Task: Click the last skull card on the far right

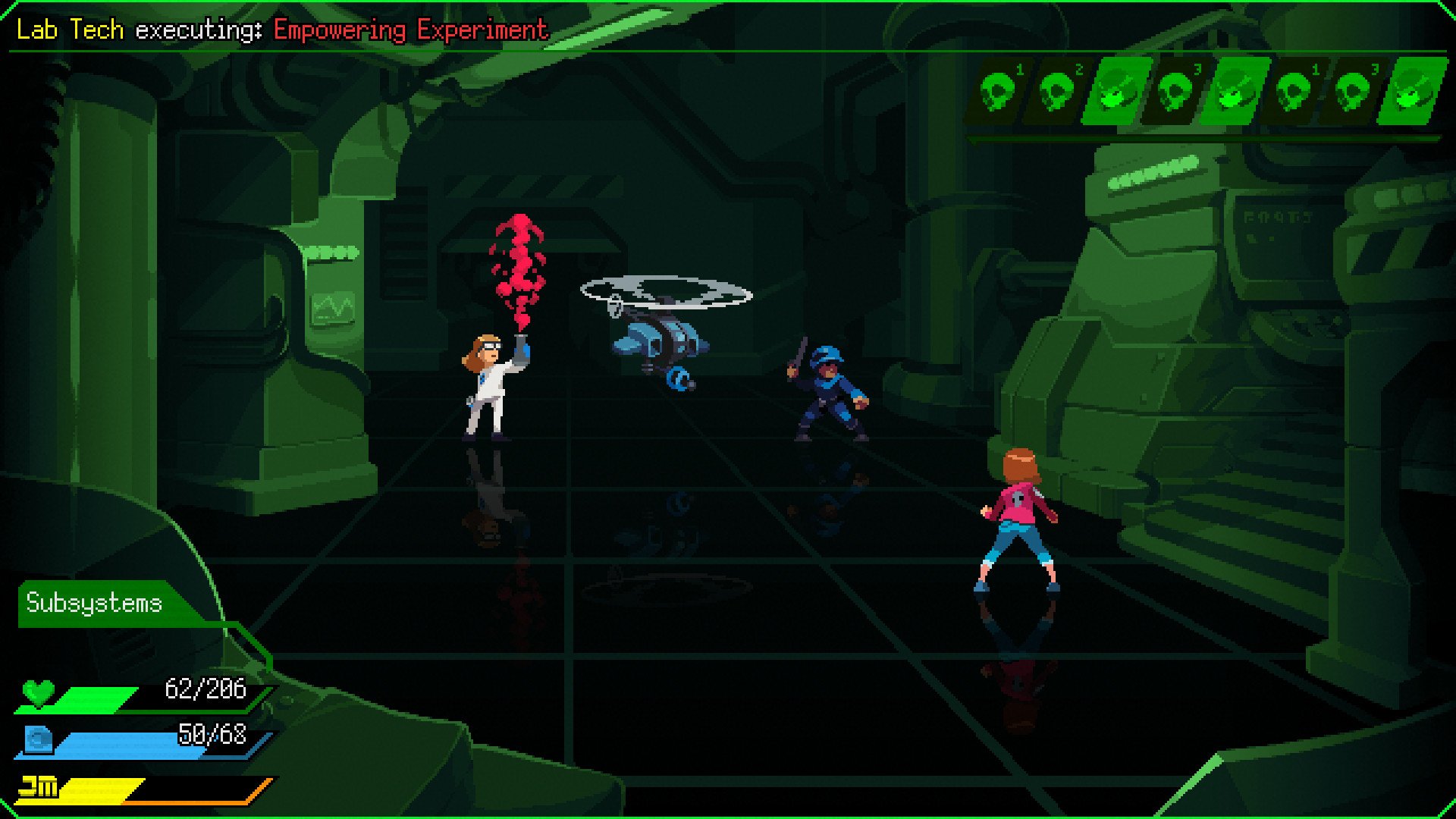Action: coord(1407,89)
